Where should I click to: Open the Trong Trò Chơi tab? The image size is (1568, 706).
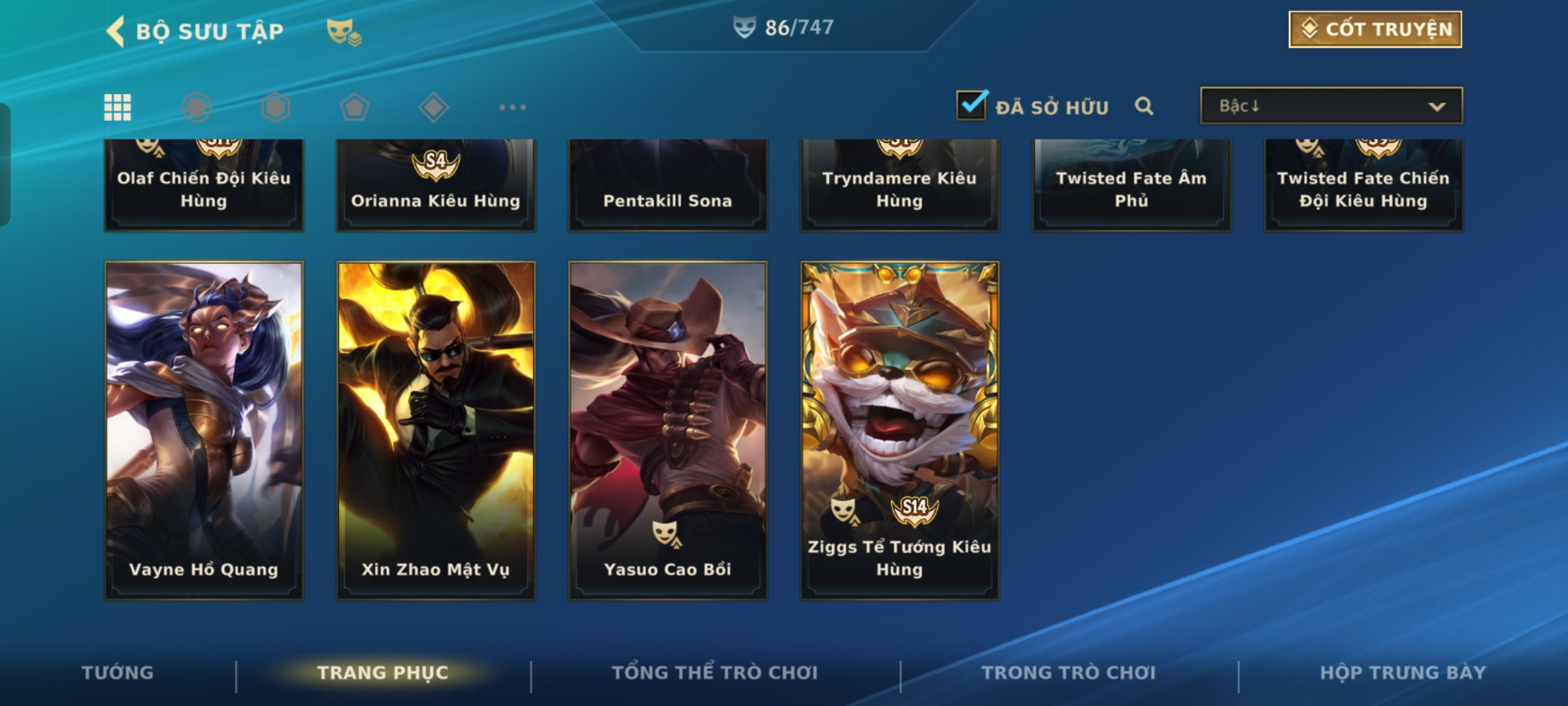tap(1069, 673)
